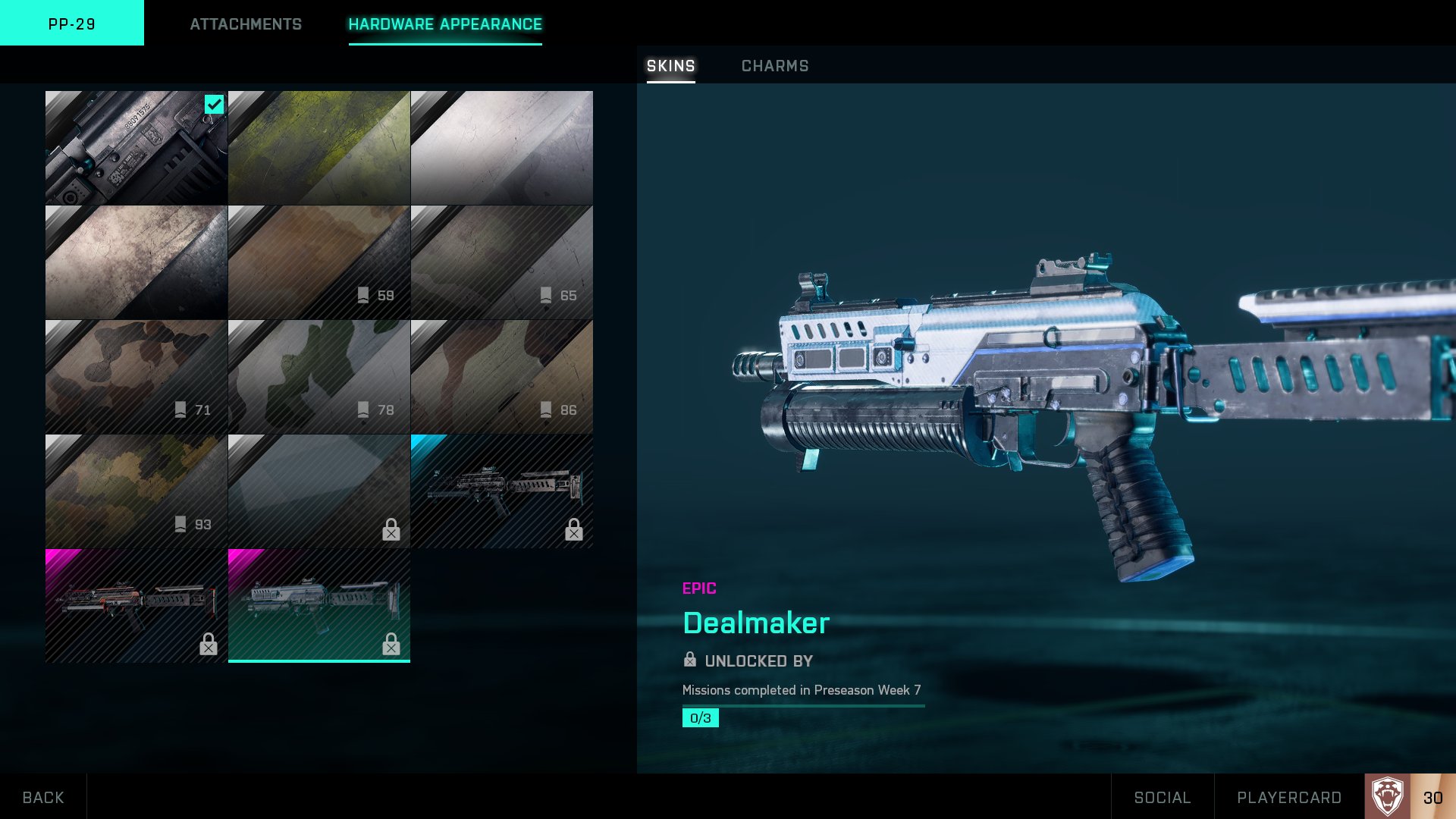Select the camo skin labeled 71
Viewport: 1456px width, 819px height.
(x=136, y=377)
